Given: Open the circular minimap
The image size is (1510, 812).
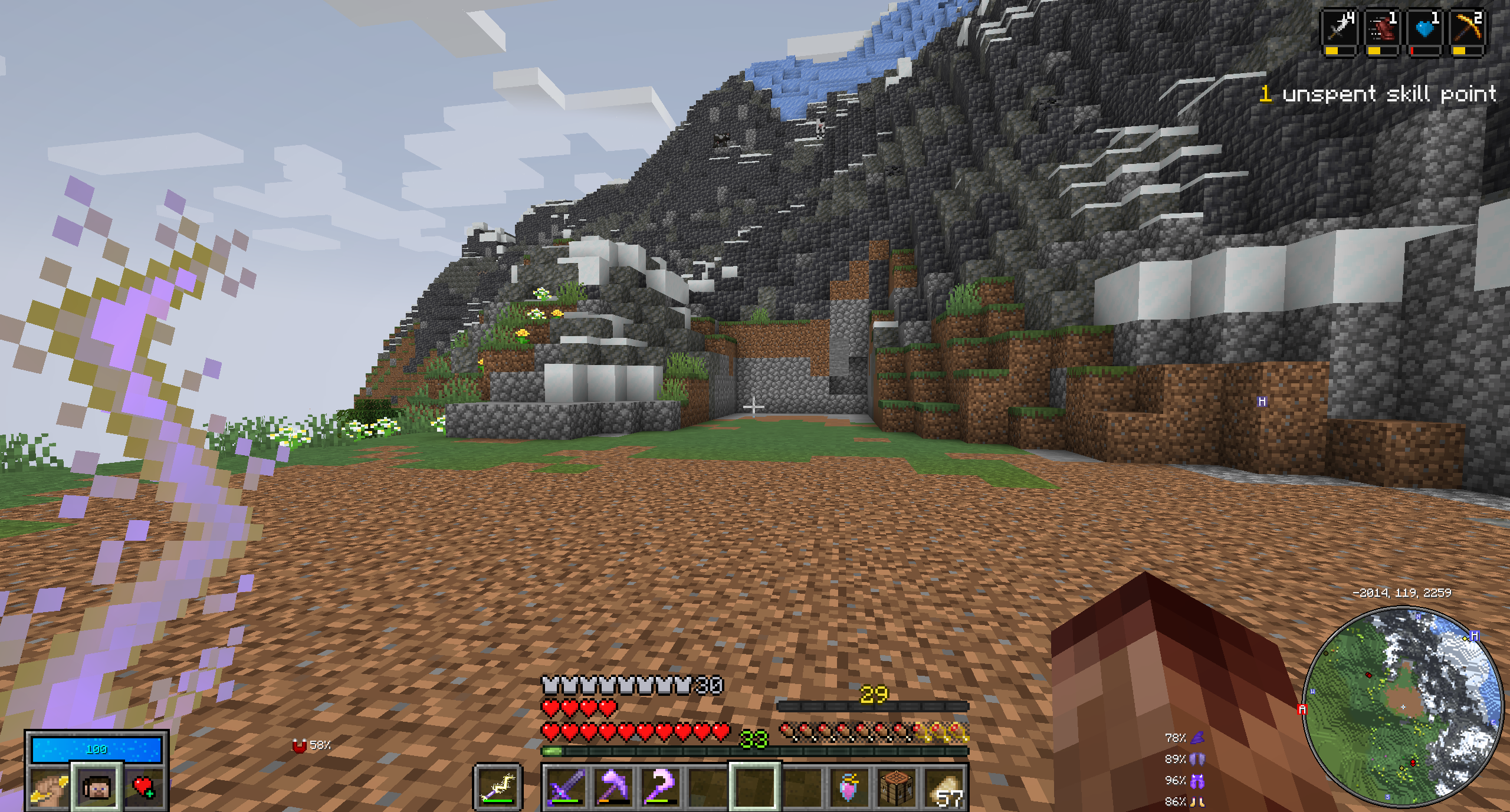Looking at the screenshot, I should (x=1403, y=706).
